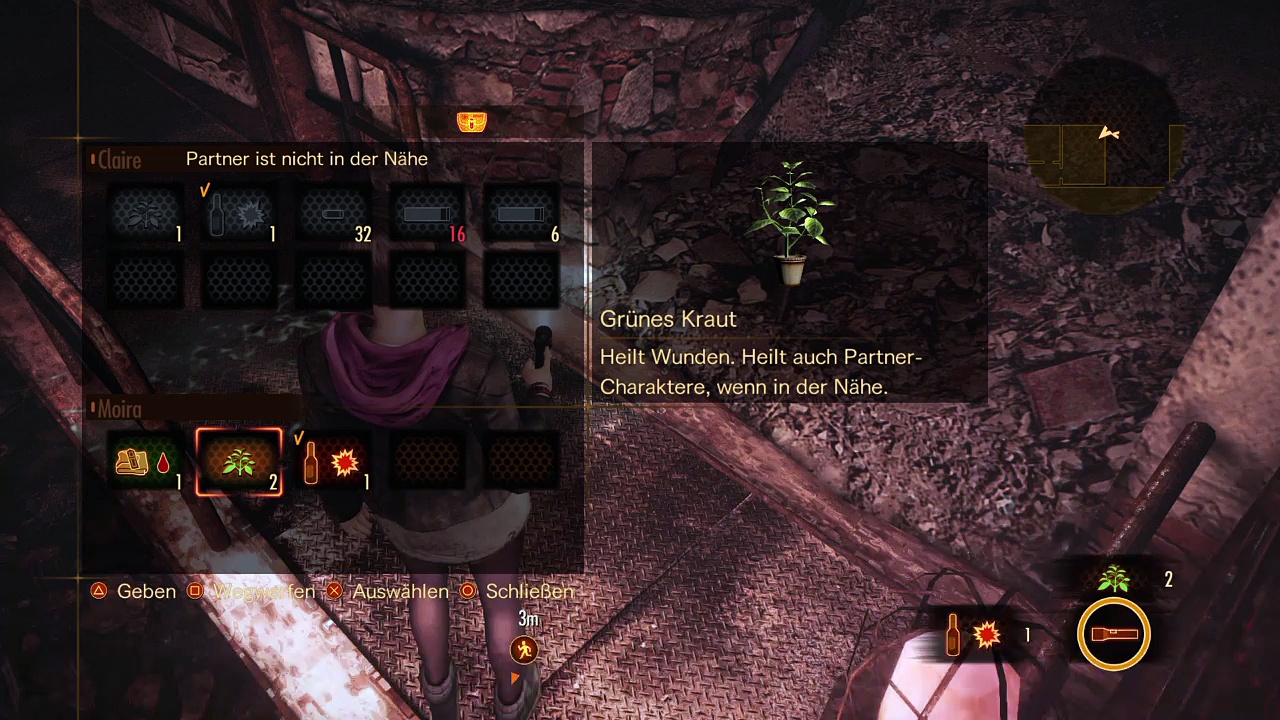
Task: Click the treasure chest icon above the inventory
Action: tap(472, 122)
